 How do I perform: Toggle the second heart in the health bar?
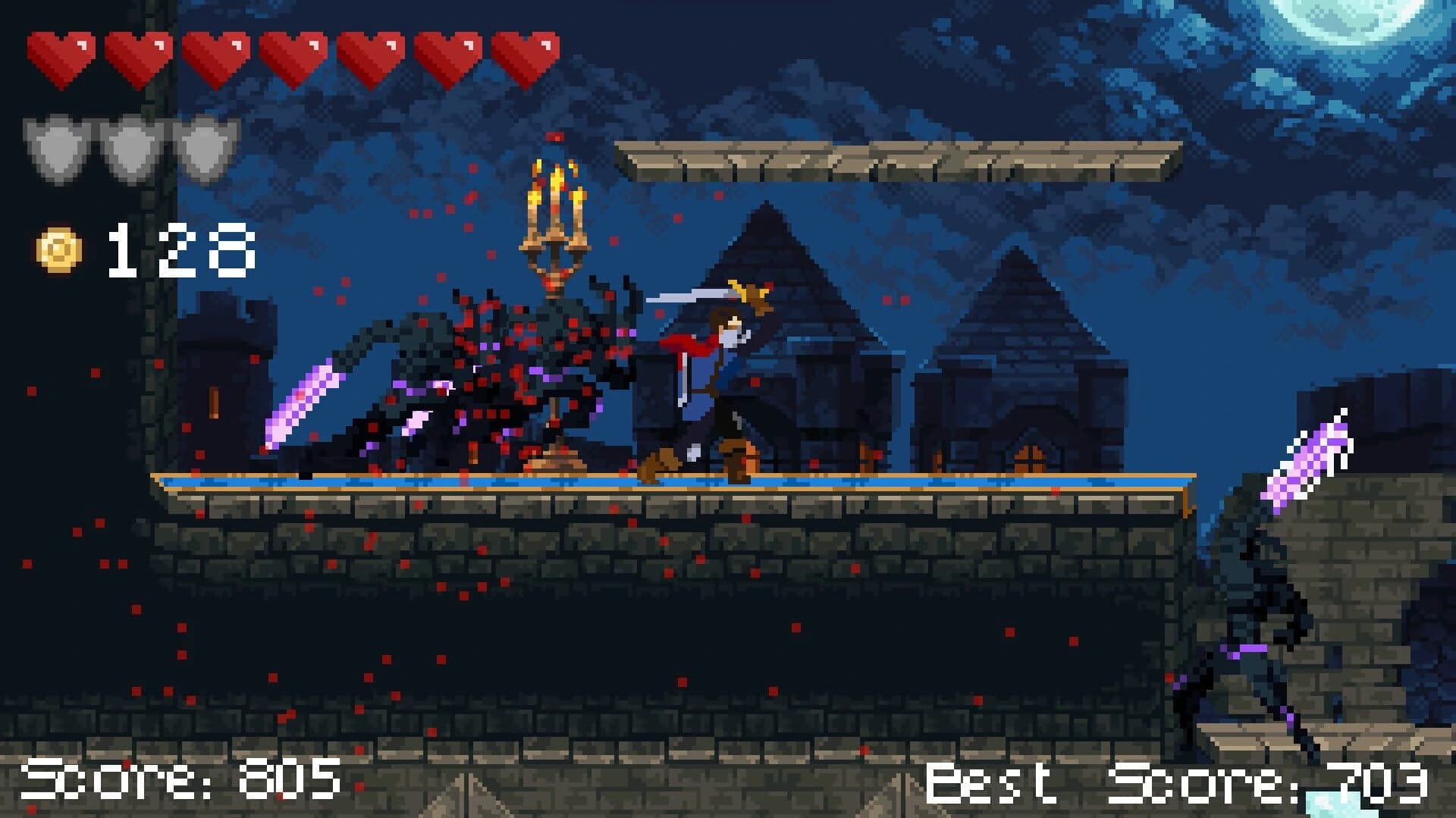click(x=136, y=55)
